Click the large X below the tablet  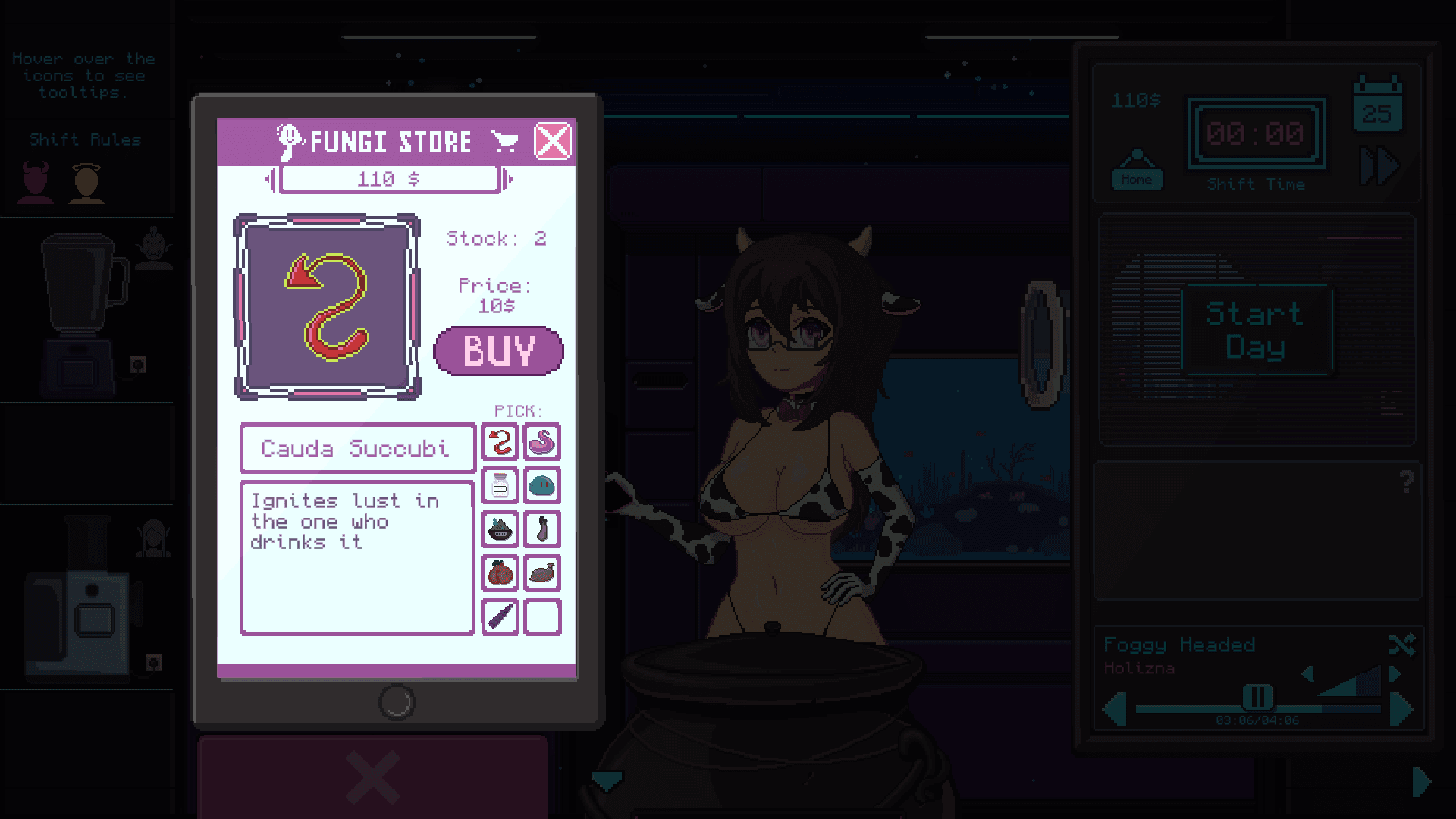click(372, 777)
